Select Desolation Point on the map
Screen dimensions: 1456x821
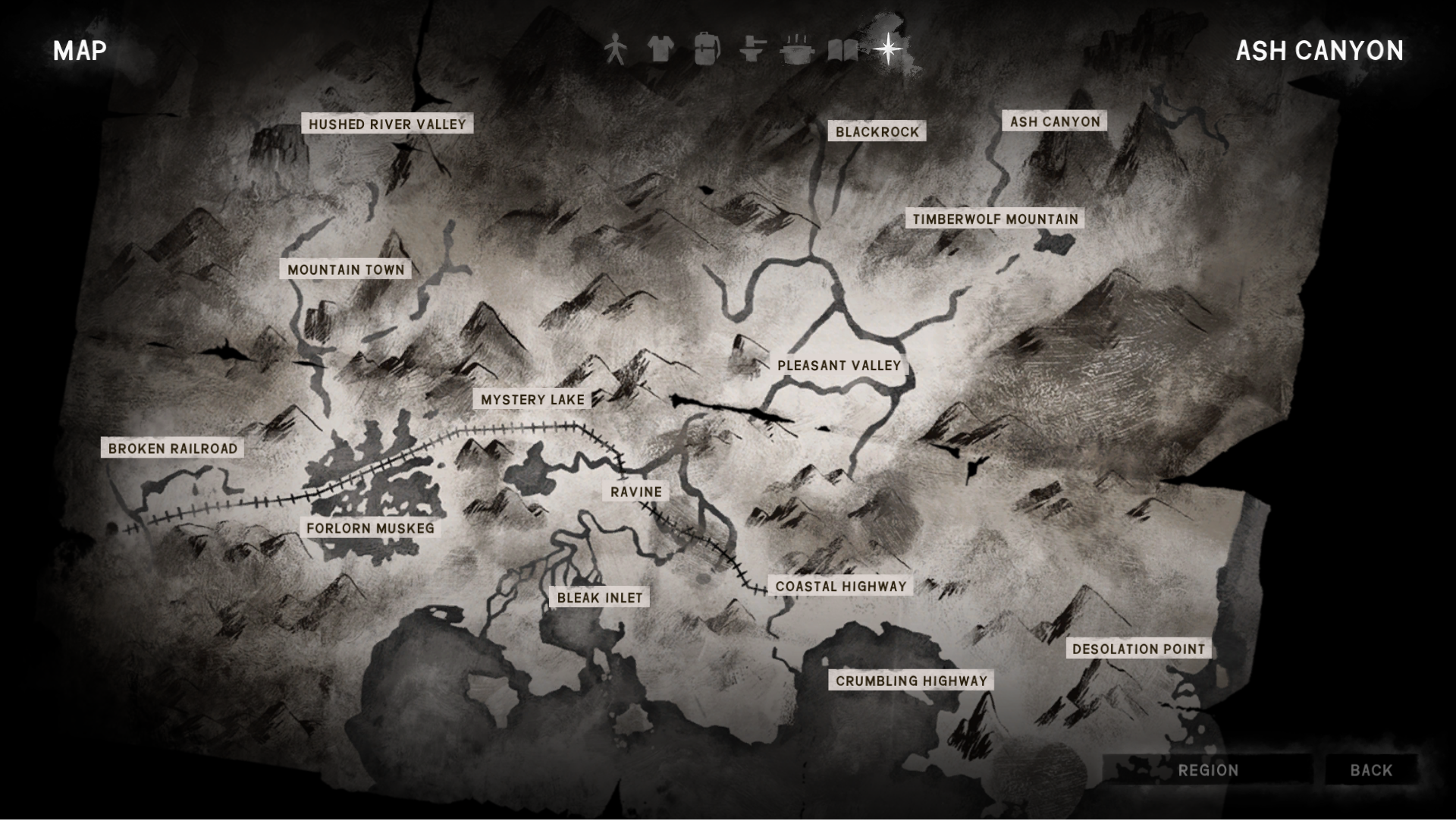click(x=1138, y=649)
